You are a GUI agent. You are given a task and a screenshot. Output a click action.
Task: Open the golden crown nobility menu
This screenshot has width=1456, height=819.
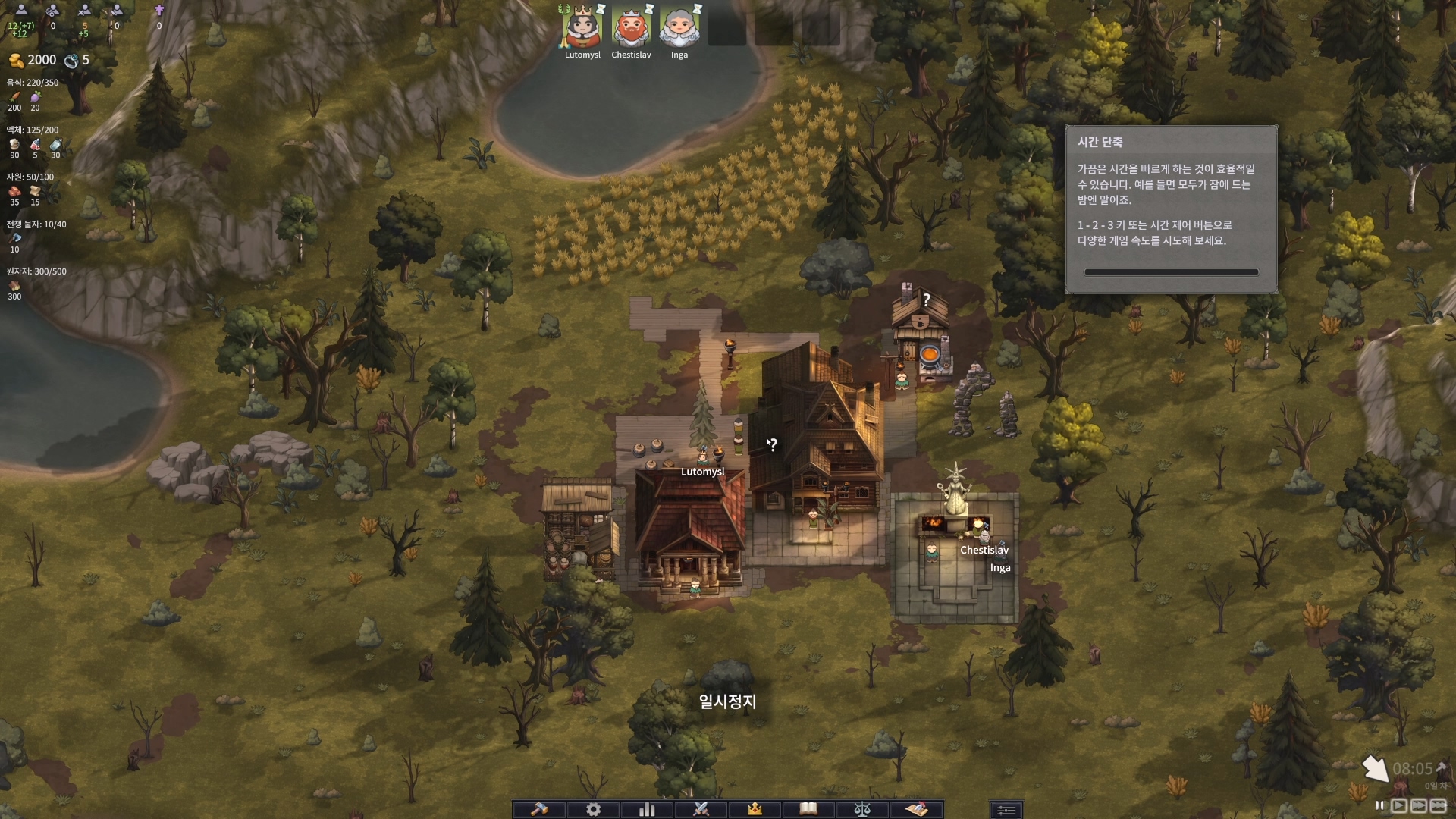tap(755, 809)
